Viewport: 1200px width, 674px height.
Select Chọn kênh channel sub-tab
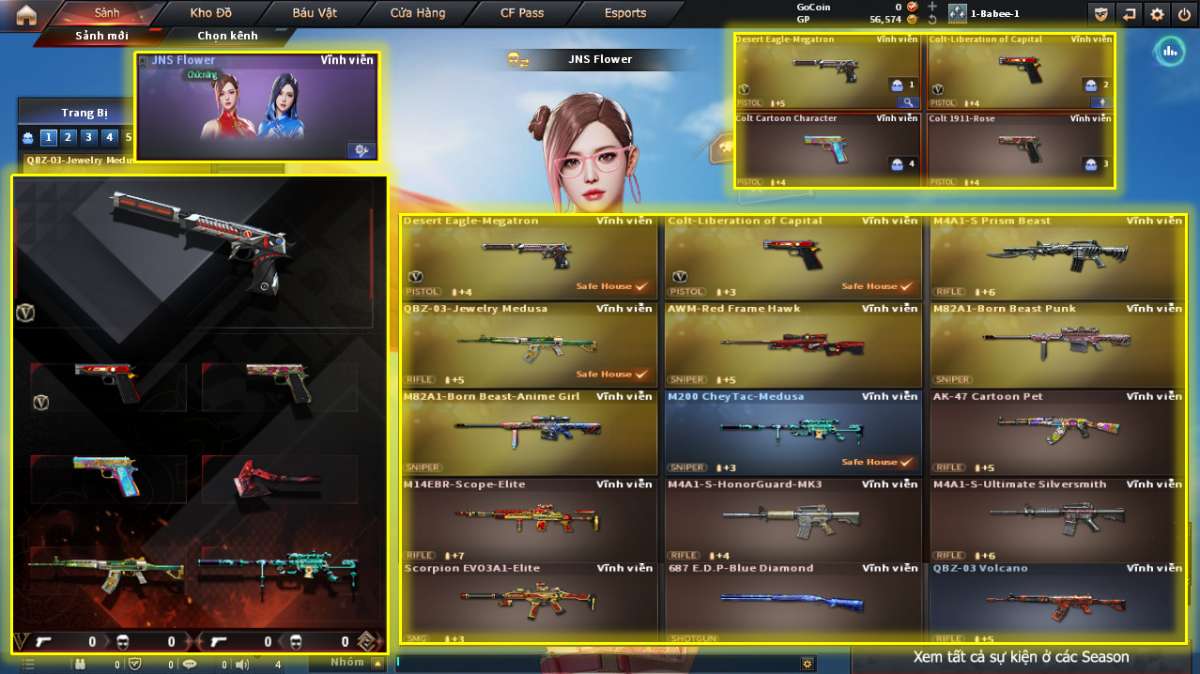[x=227, y=36]
